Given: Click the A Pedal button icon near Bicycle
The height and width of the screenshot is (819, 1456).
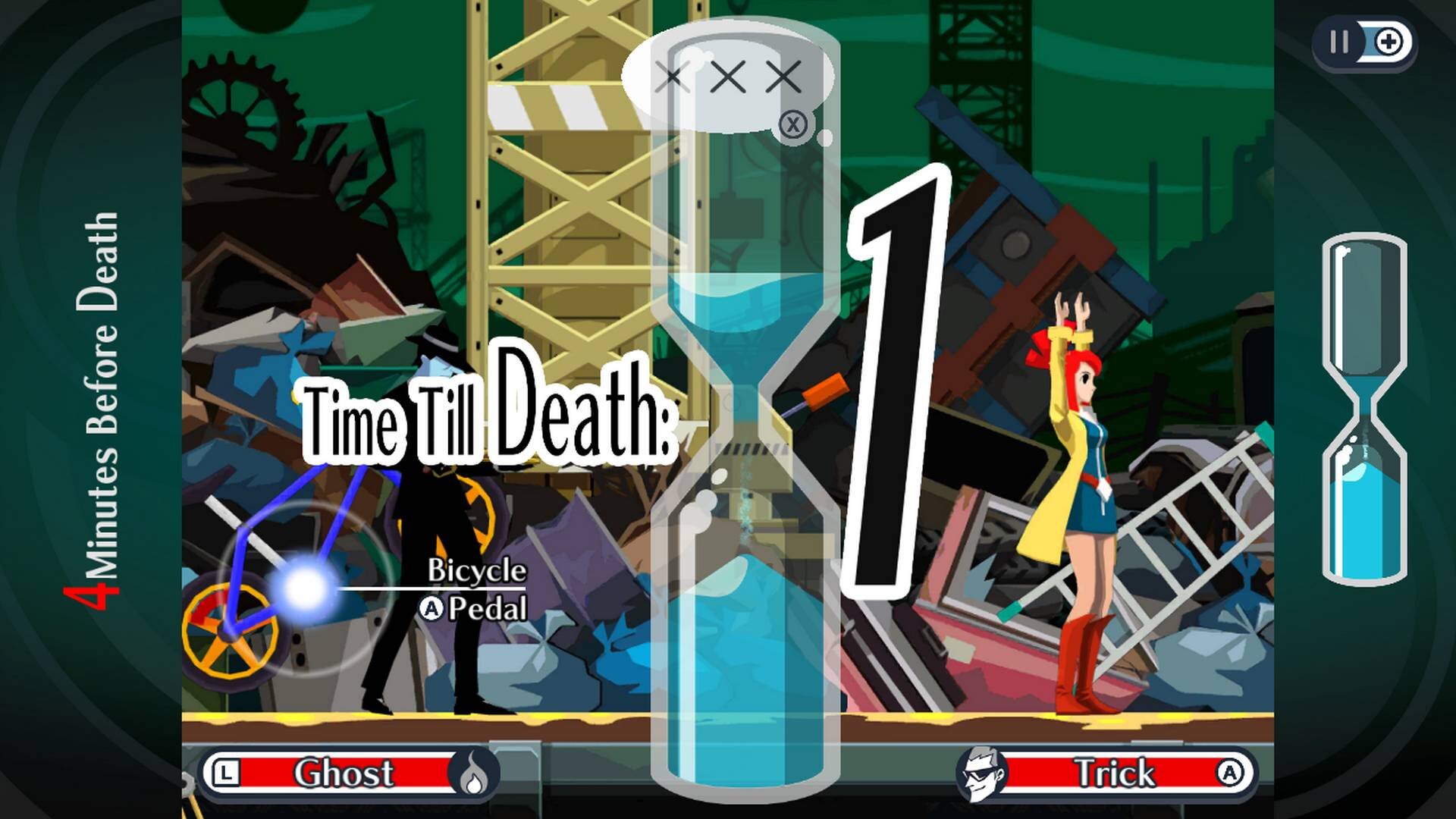Looking at the screenshot, I should click(x=429, y=607).
